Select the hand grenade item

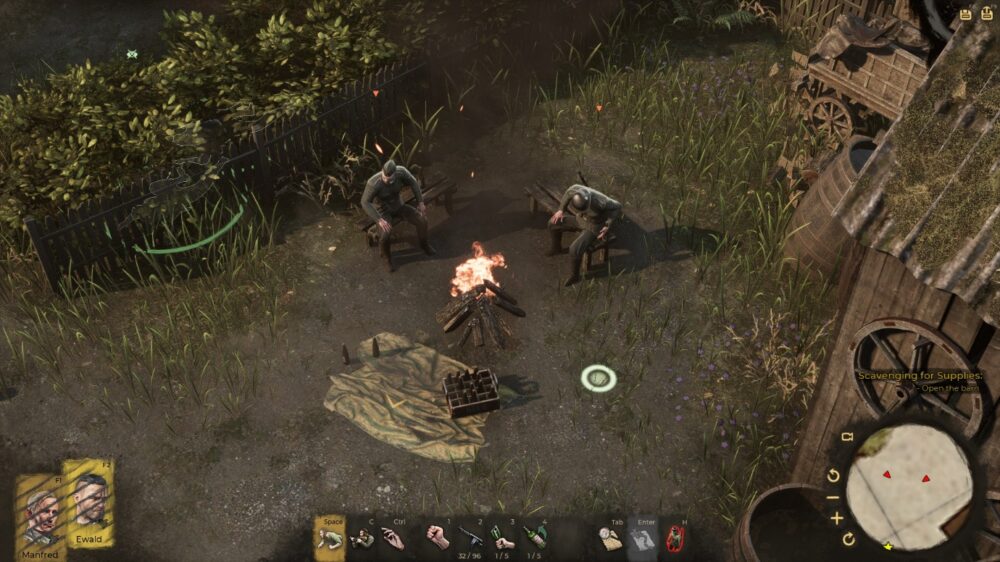[503, 537]
